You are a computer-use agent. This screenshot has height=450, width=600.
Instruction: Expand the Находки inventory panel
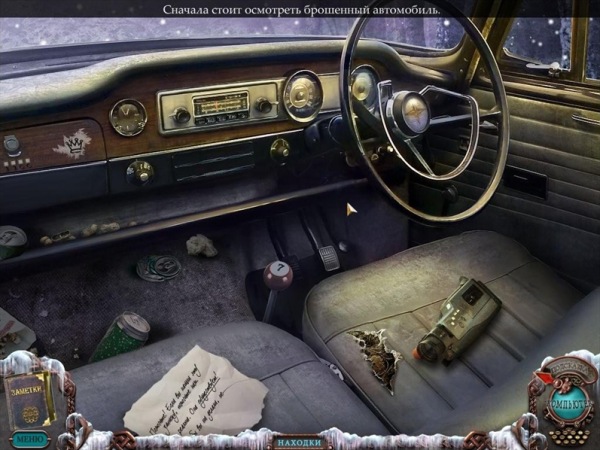pyautogui.click(x=299, y=441)
